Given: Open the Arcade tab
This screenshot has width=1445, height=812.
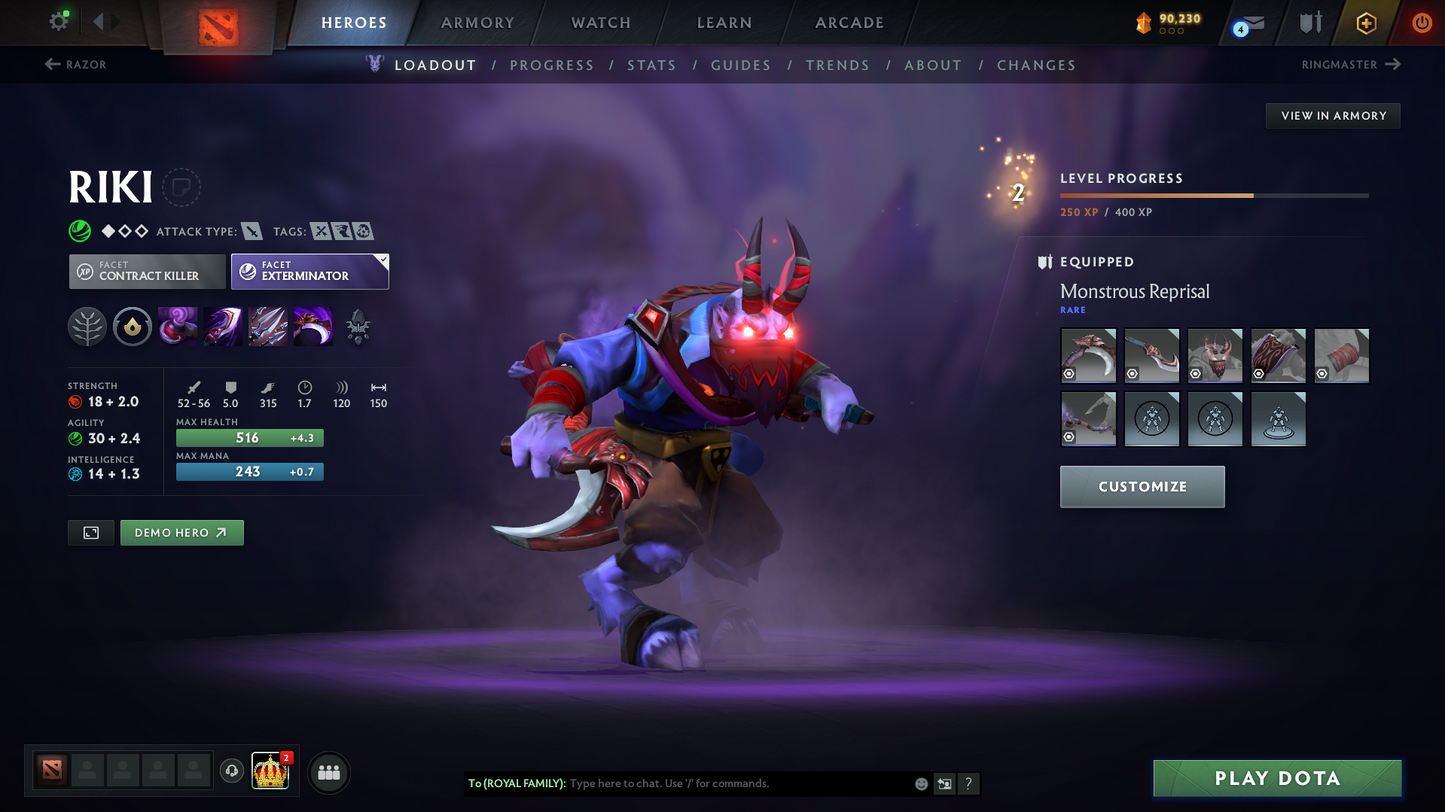Looking at the screenshot, I should [x=849, y=22].
